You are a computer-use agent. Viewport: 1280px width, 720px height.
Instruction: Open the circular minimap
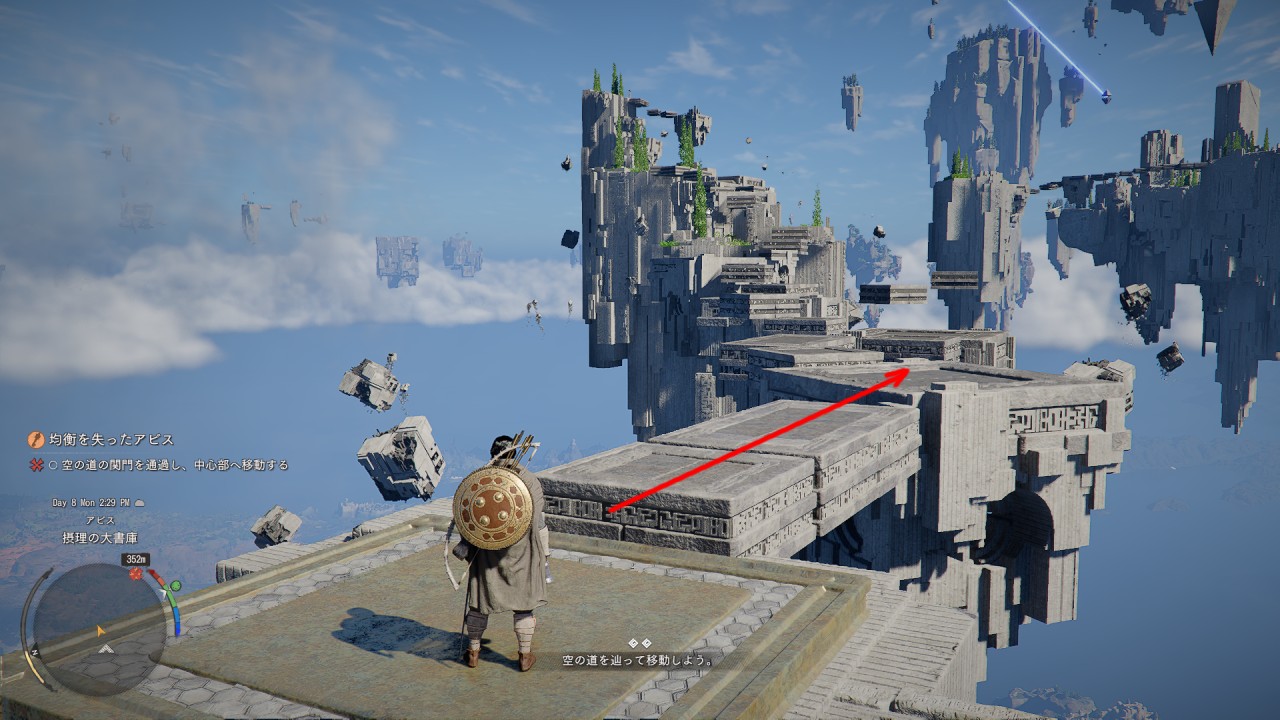[x=100, y=630]
